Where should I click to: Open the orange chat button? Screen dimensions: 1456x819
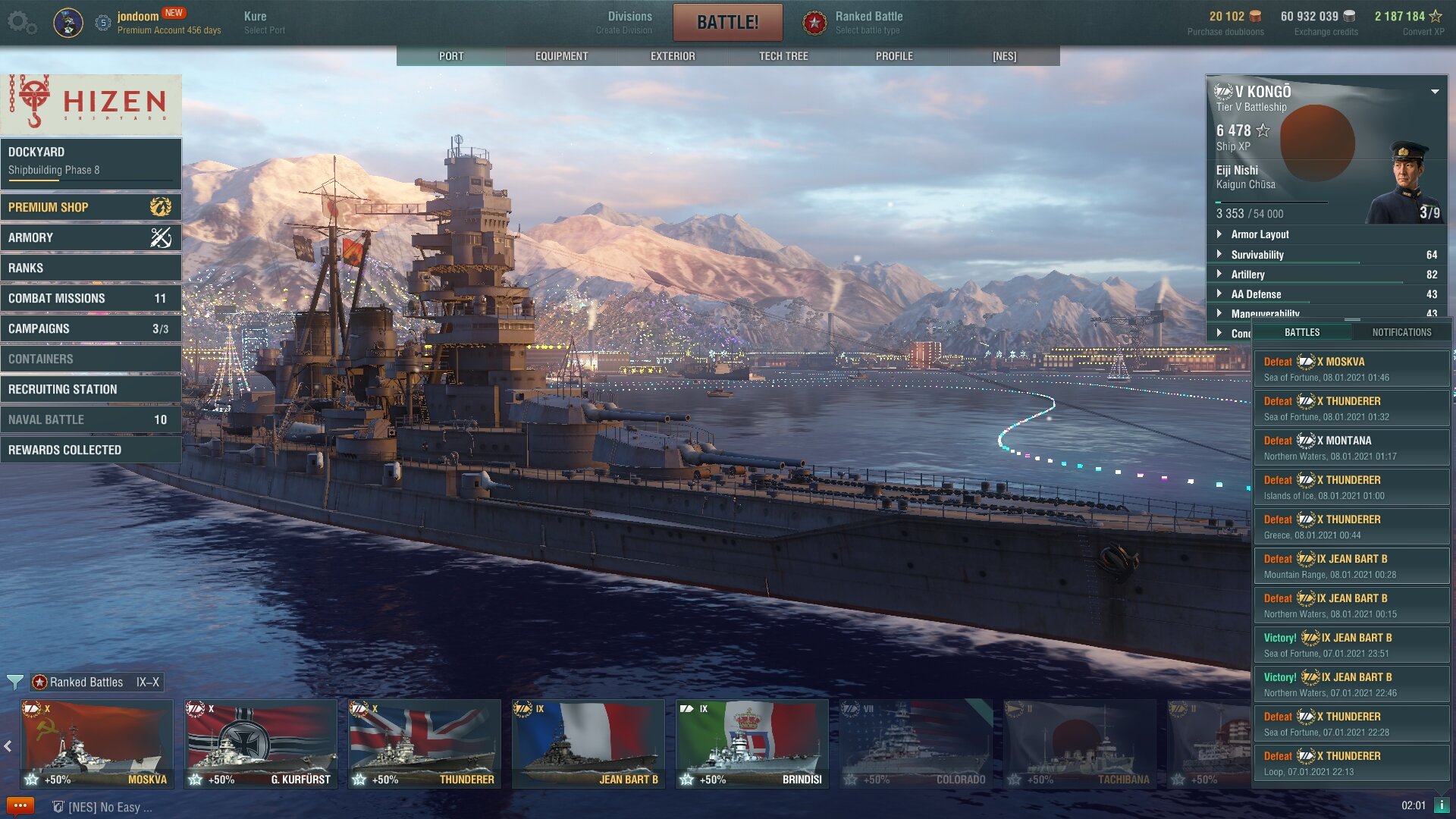tap(20, 805)
